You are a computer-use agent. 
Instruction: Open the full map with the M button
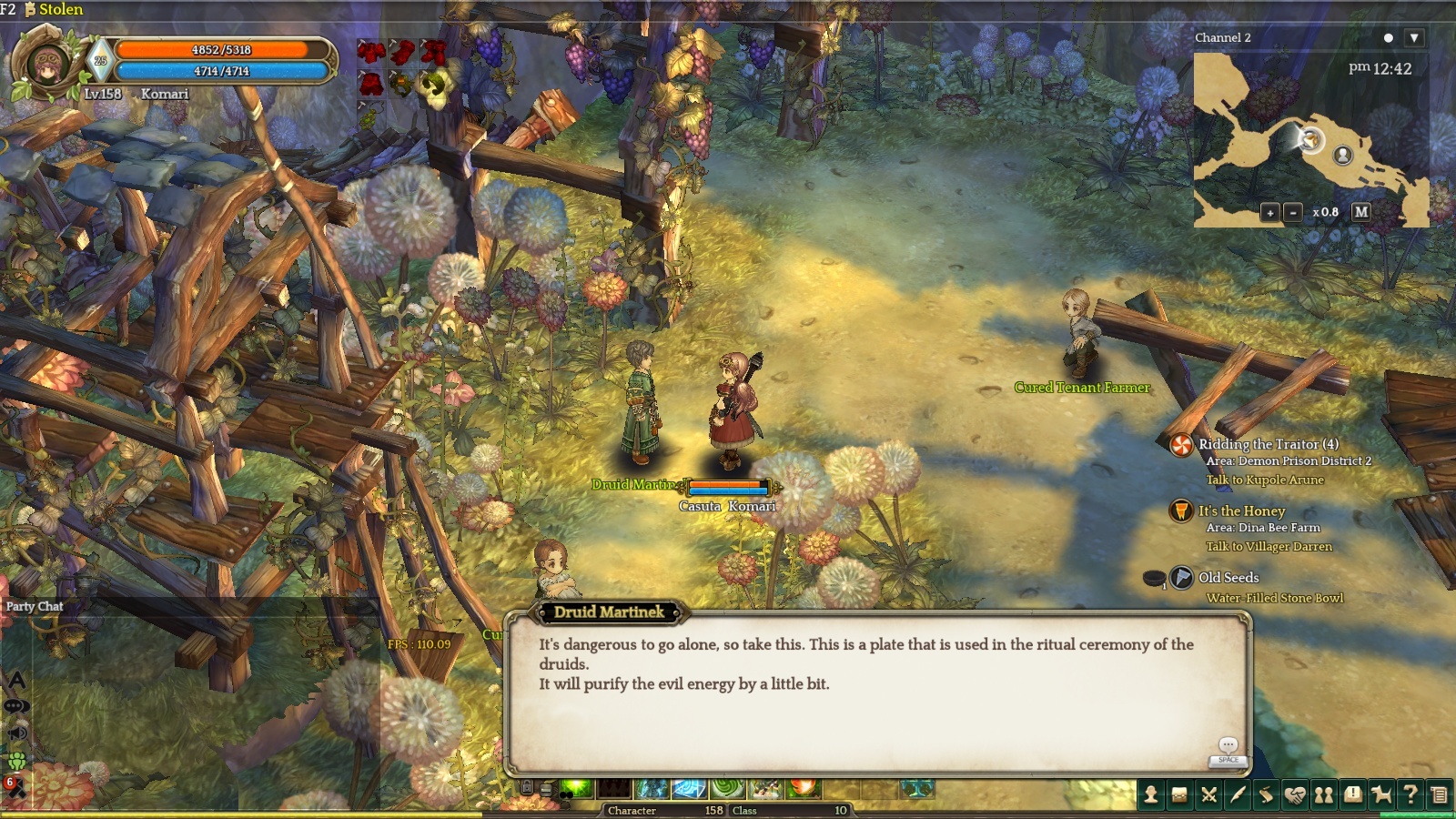point(1360,211)
